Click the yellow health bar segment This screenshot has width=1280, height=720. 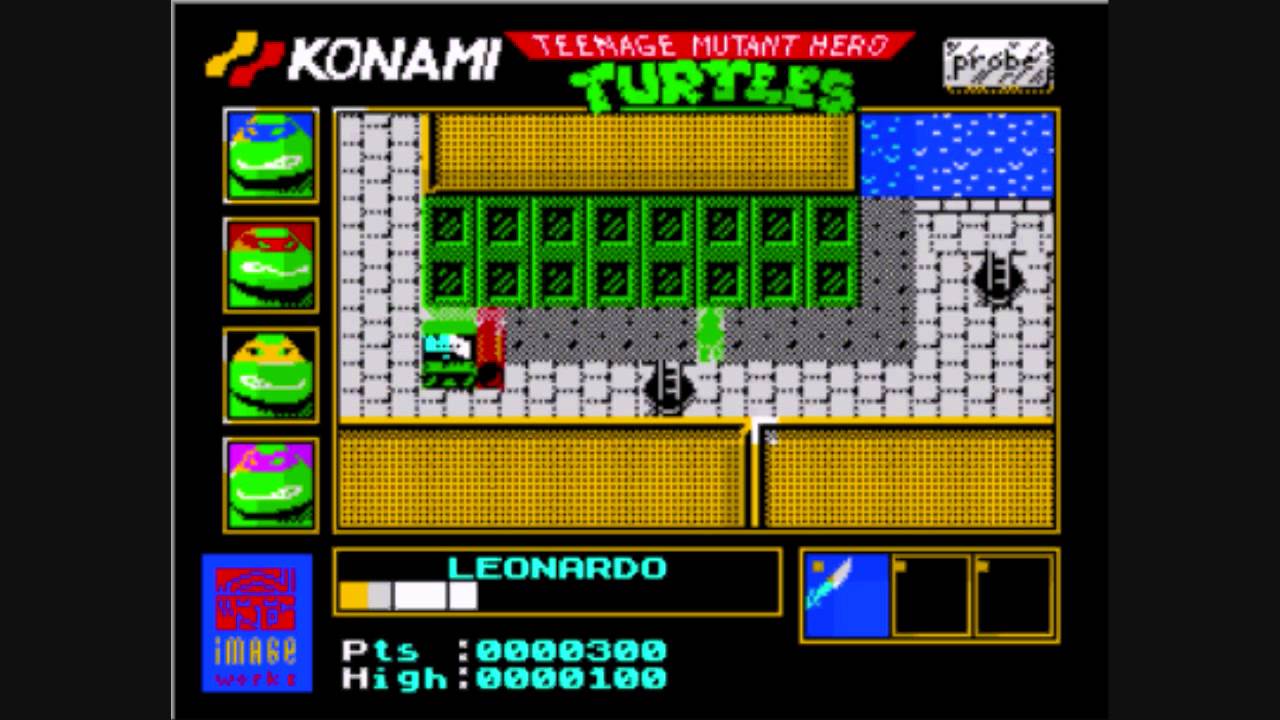tap(352, 595)
